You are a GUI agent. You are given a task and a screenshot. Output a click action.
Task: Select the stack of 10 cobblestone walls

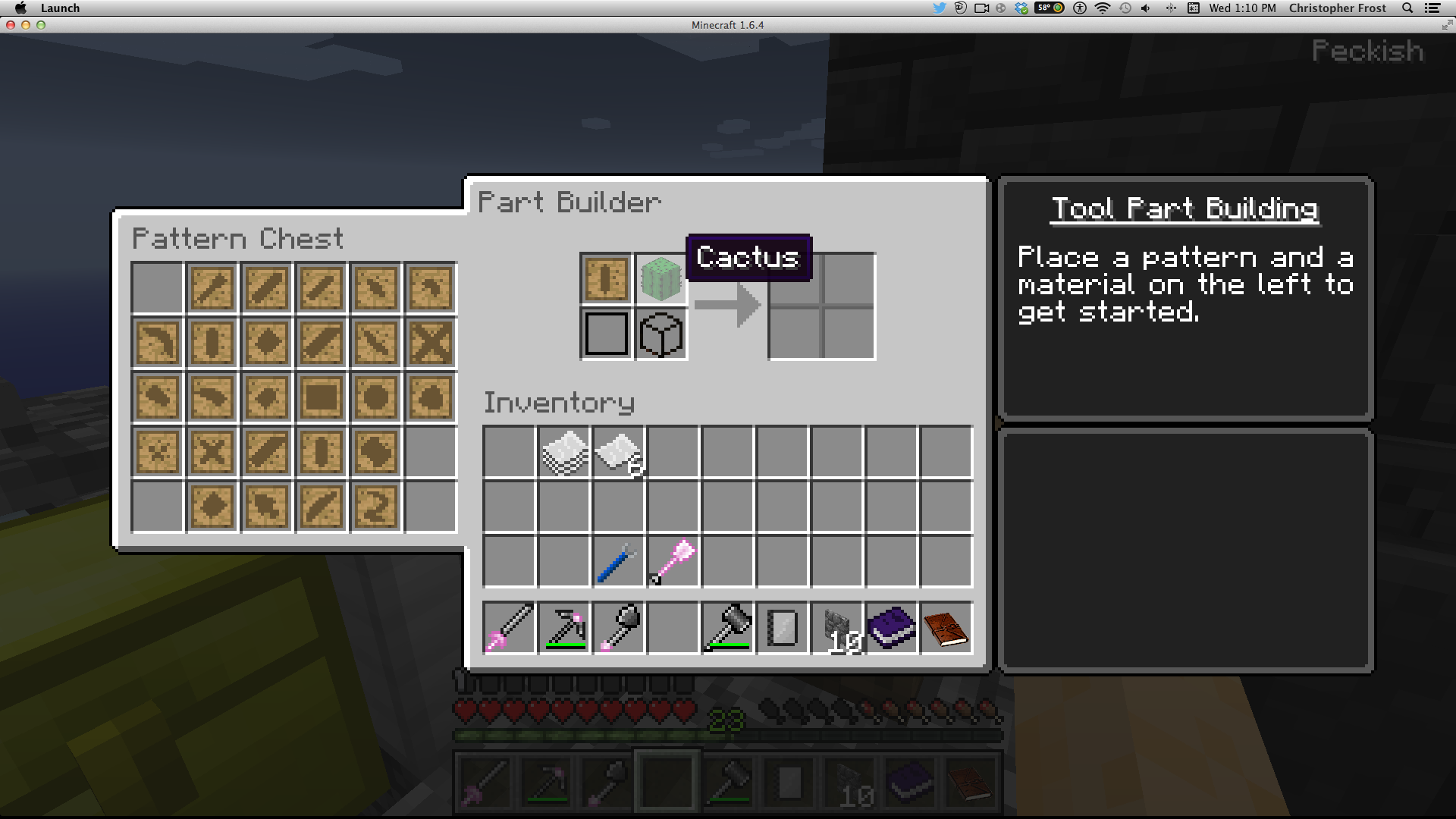(837, 628)
